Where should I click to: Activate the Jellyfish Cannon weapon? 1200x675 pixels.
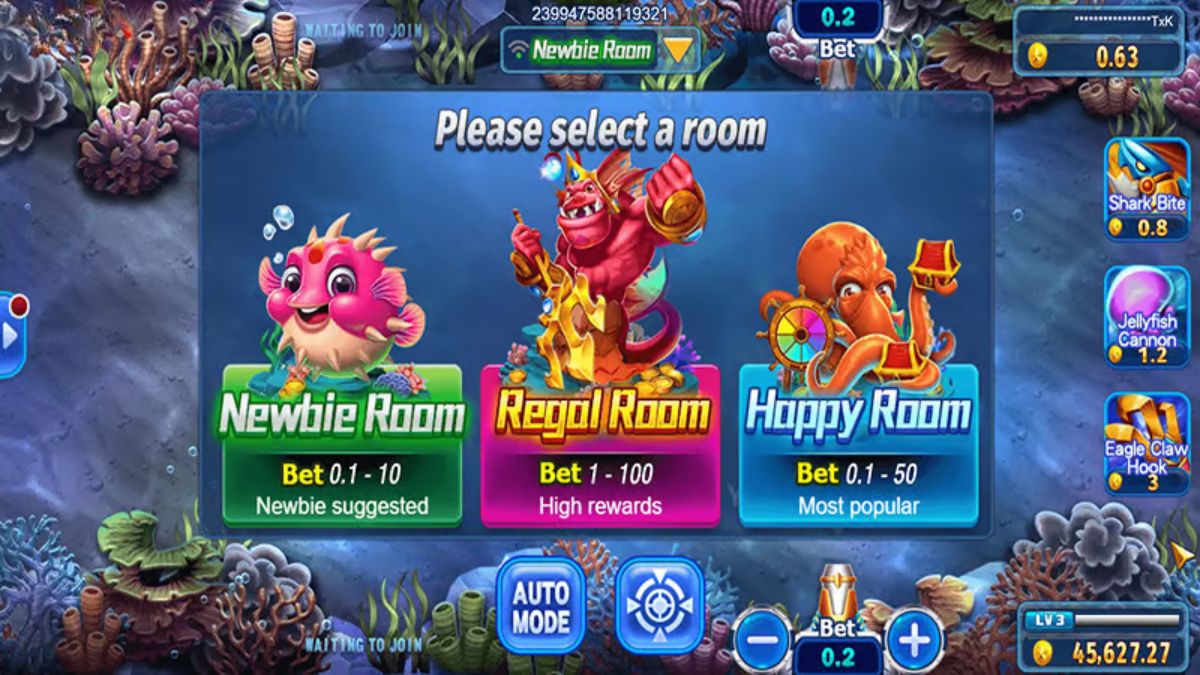(1146, 317)
